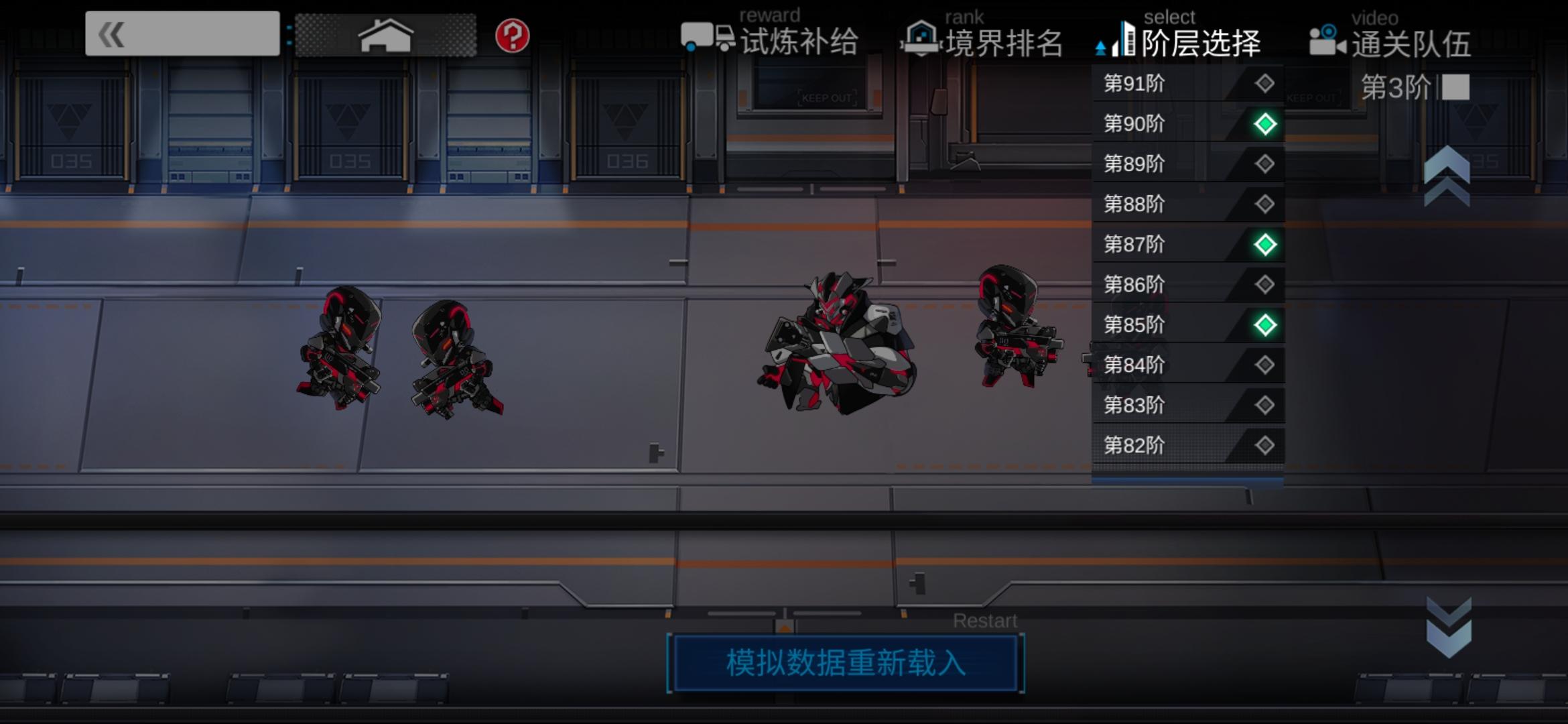
Task: Open 试炼补给 via the supply truck icon
Action: point(705,38)
